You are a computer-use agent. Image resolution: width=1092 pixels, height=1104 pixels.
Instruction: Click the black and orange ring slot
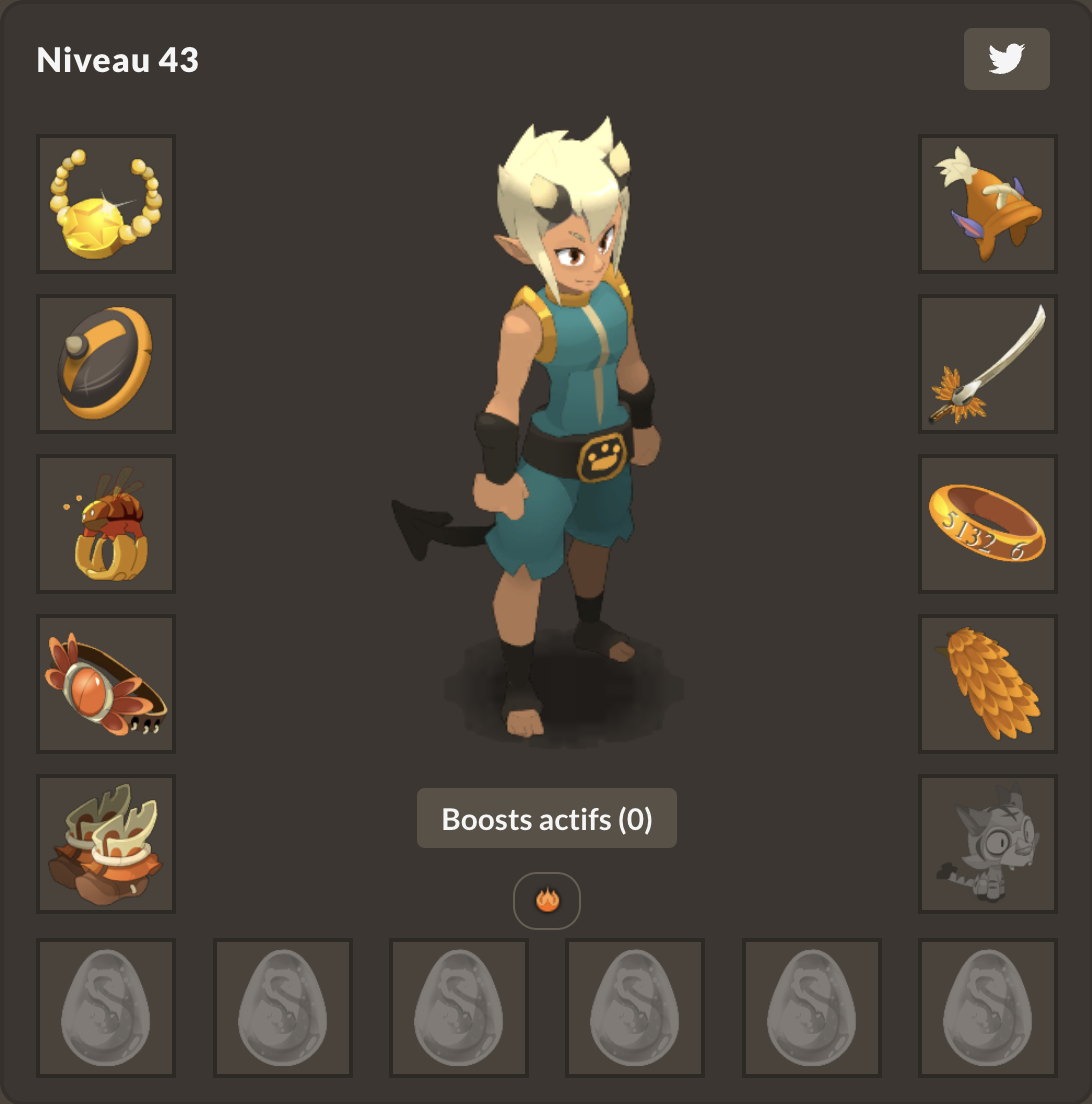(x=106, y=364)
